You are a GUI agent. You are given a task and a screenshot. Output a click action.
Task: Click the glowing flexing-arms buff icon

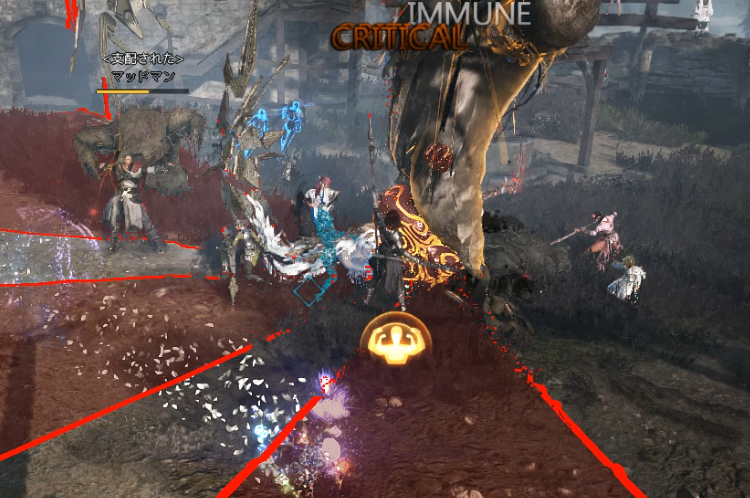point(395,342)
